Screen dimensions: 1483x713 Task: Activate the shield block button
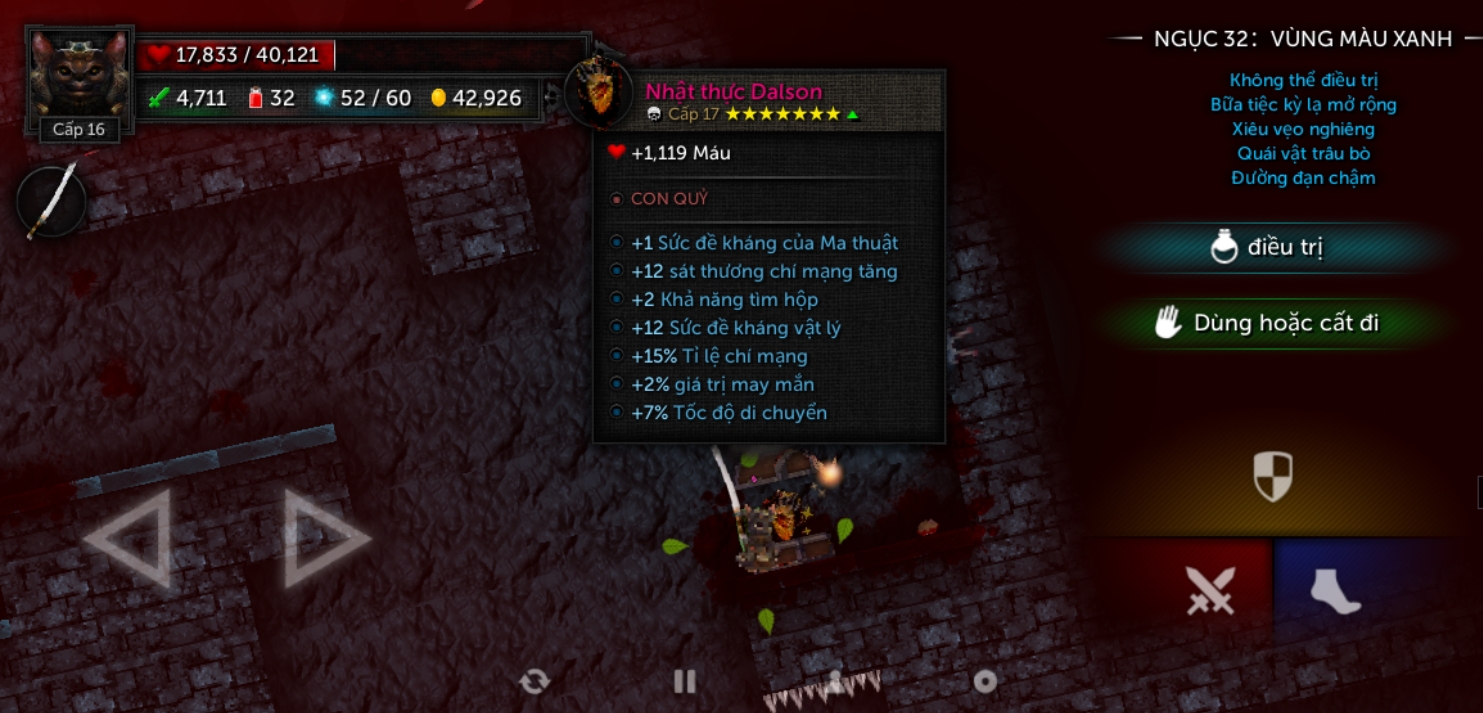click(x=1273, y=476)
